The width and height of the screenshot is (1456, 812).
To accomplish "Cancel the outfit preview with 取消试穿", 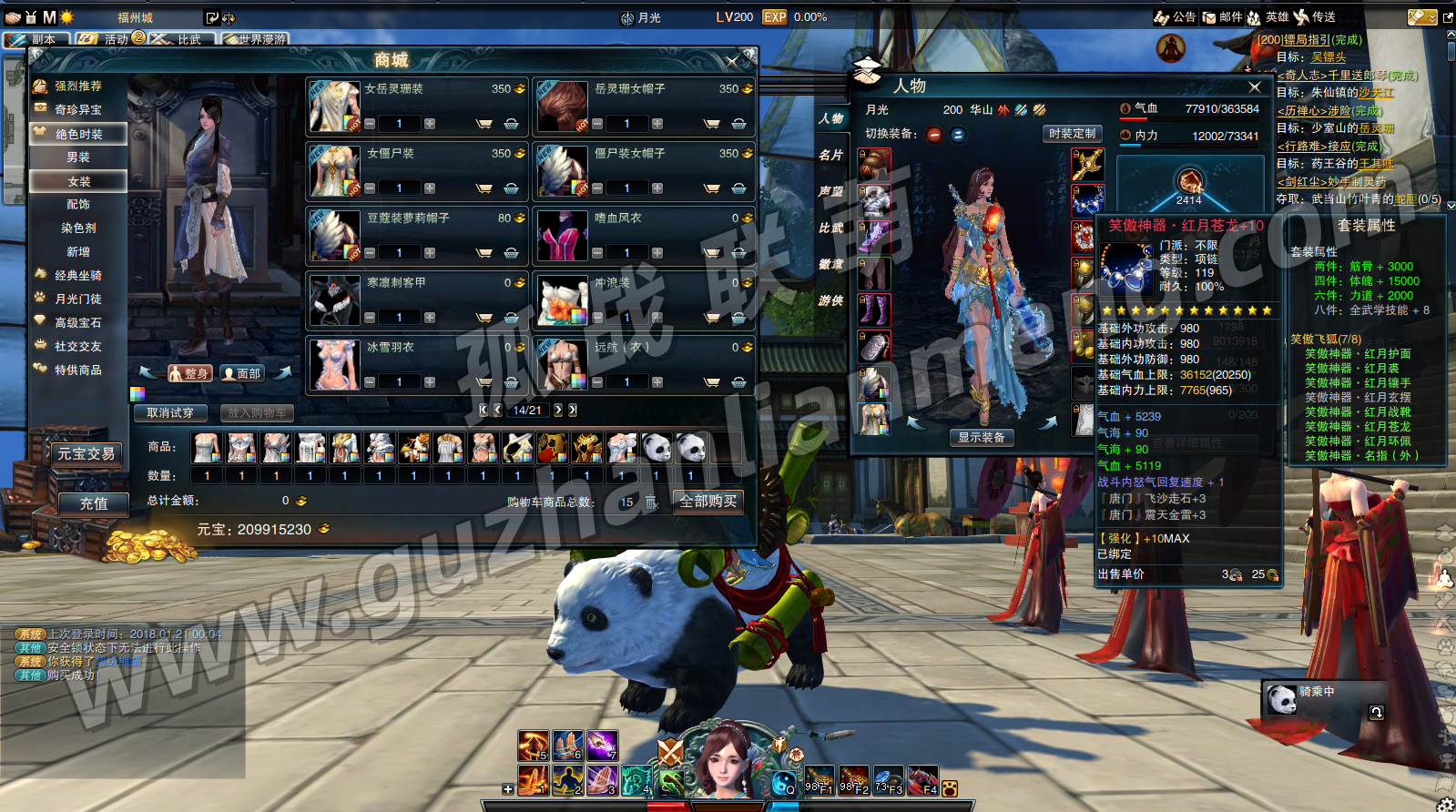I will tap(170, 413).
